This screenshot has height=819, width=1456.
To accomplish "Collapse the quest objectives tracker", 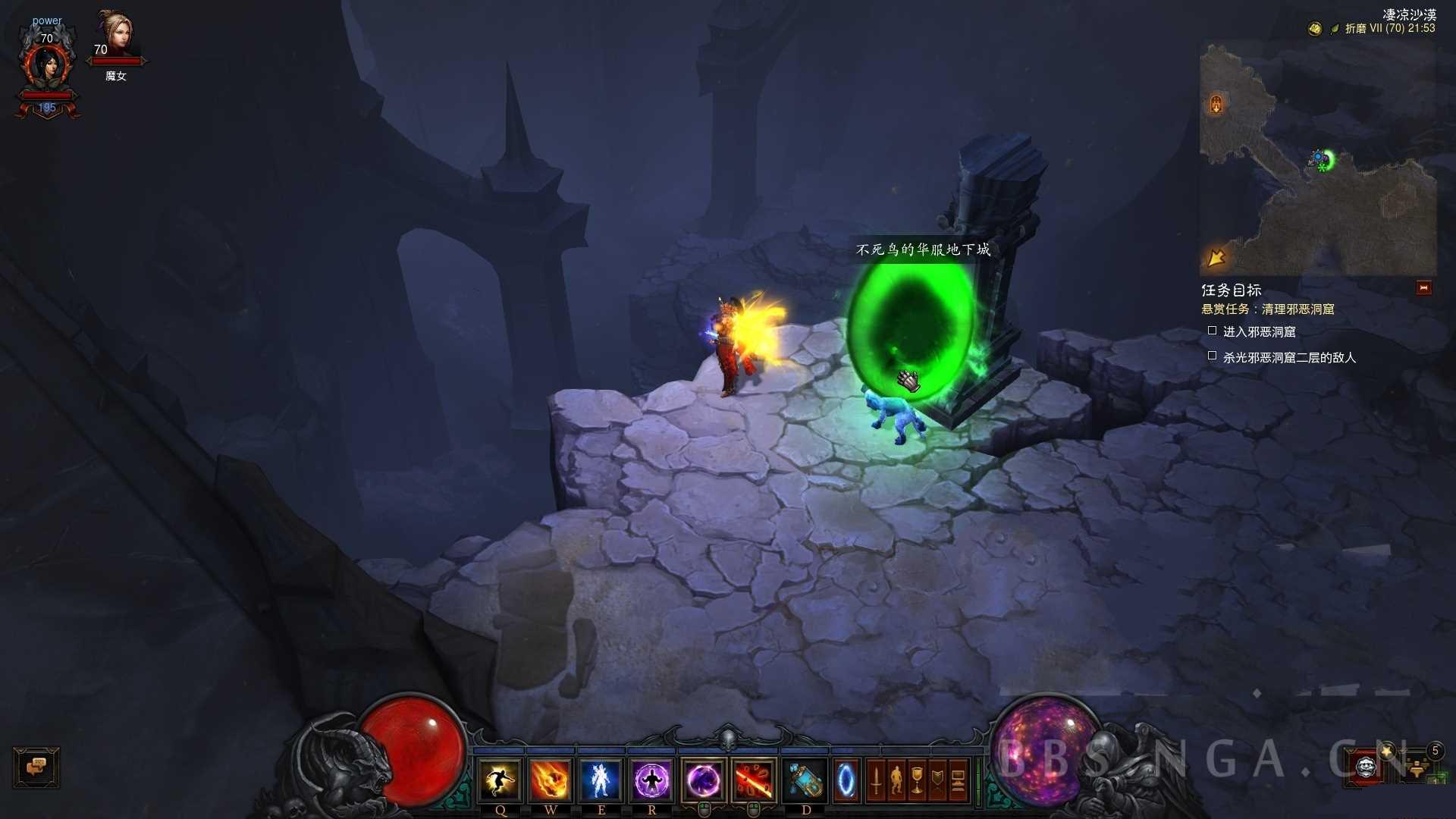I will 1423,288.
